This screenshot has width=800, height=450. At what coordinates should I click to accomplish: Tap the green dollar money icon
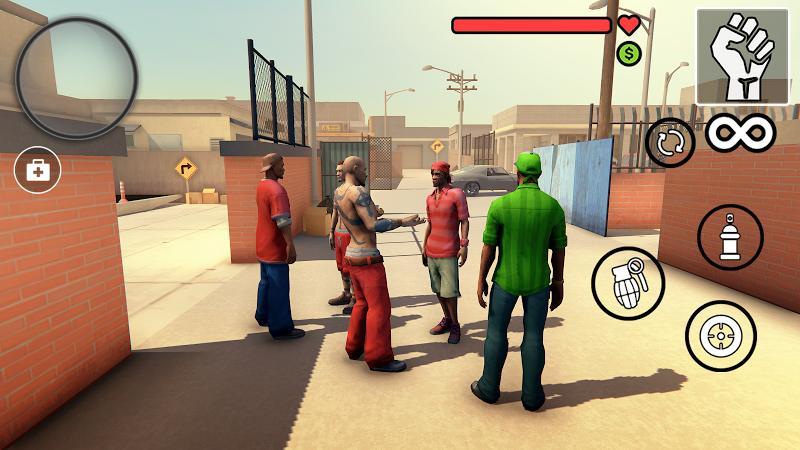click(629, 54)
